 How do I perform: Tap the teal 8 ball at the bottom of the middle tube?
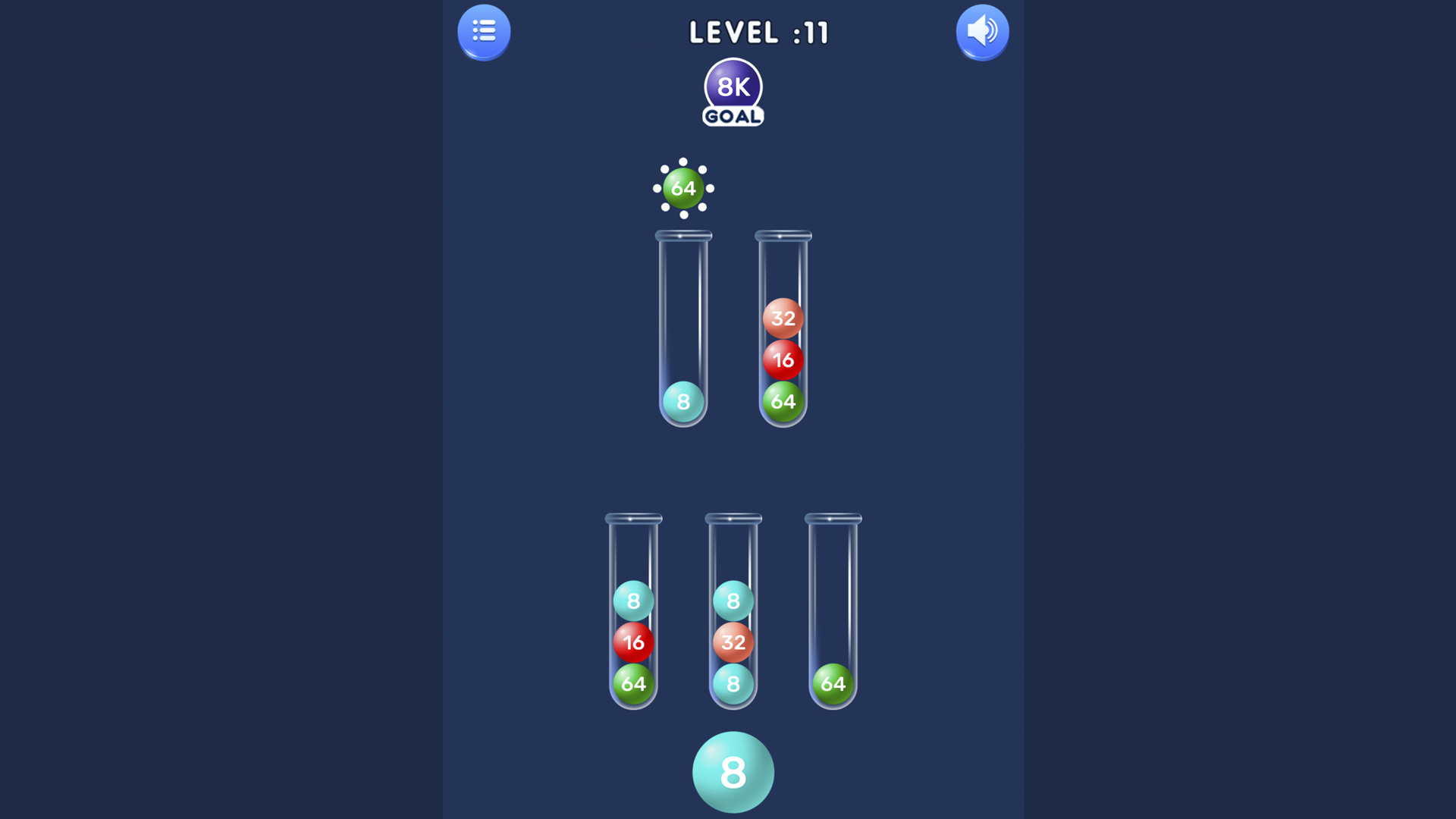(x=733, y=683)
